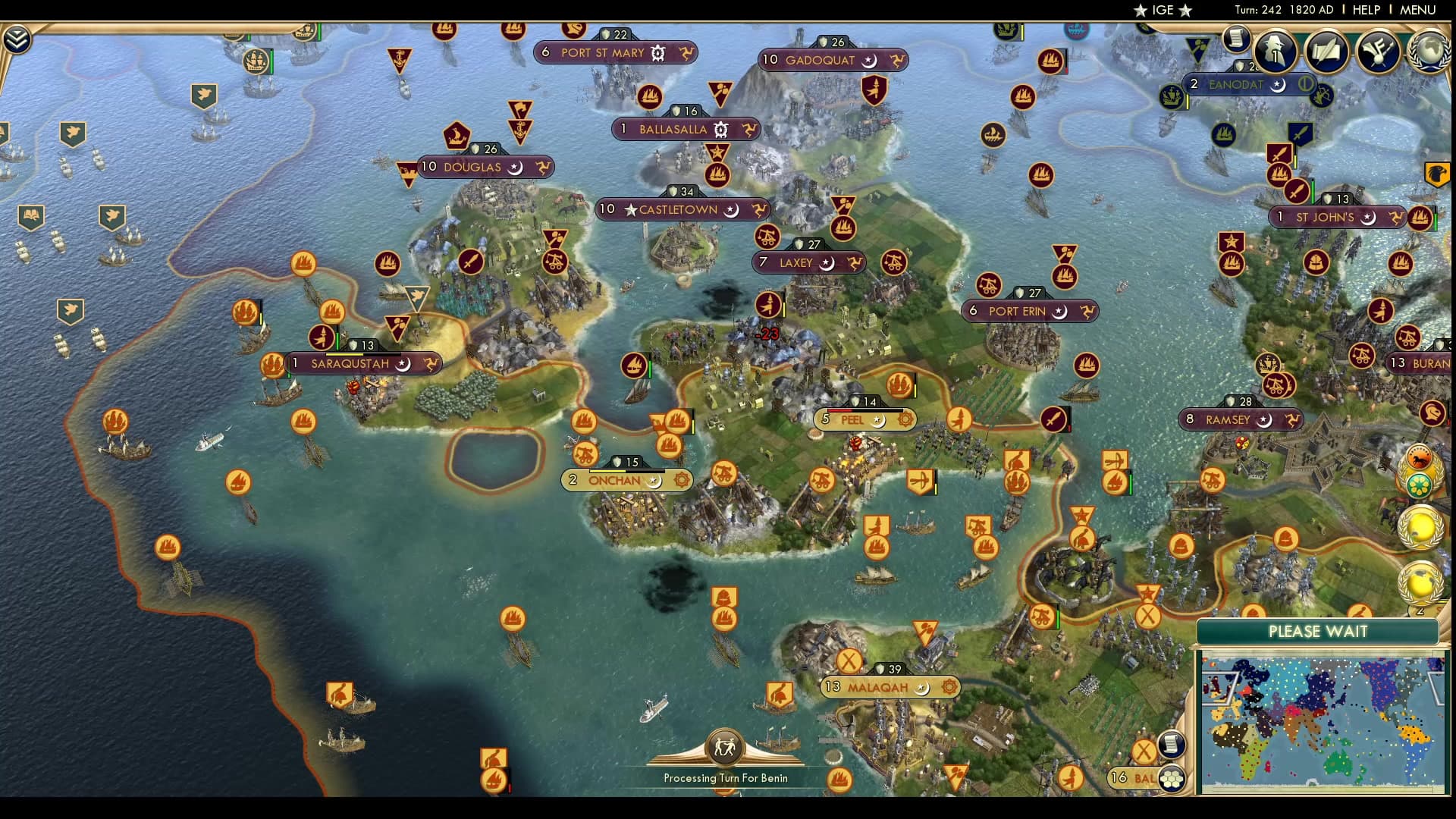
Task: Open the Castletown city screen
Action: click(679, 209)
